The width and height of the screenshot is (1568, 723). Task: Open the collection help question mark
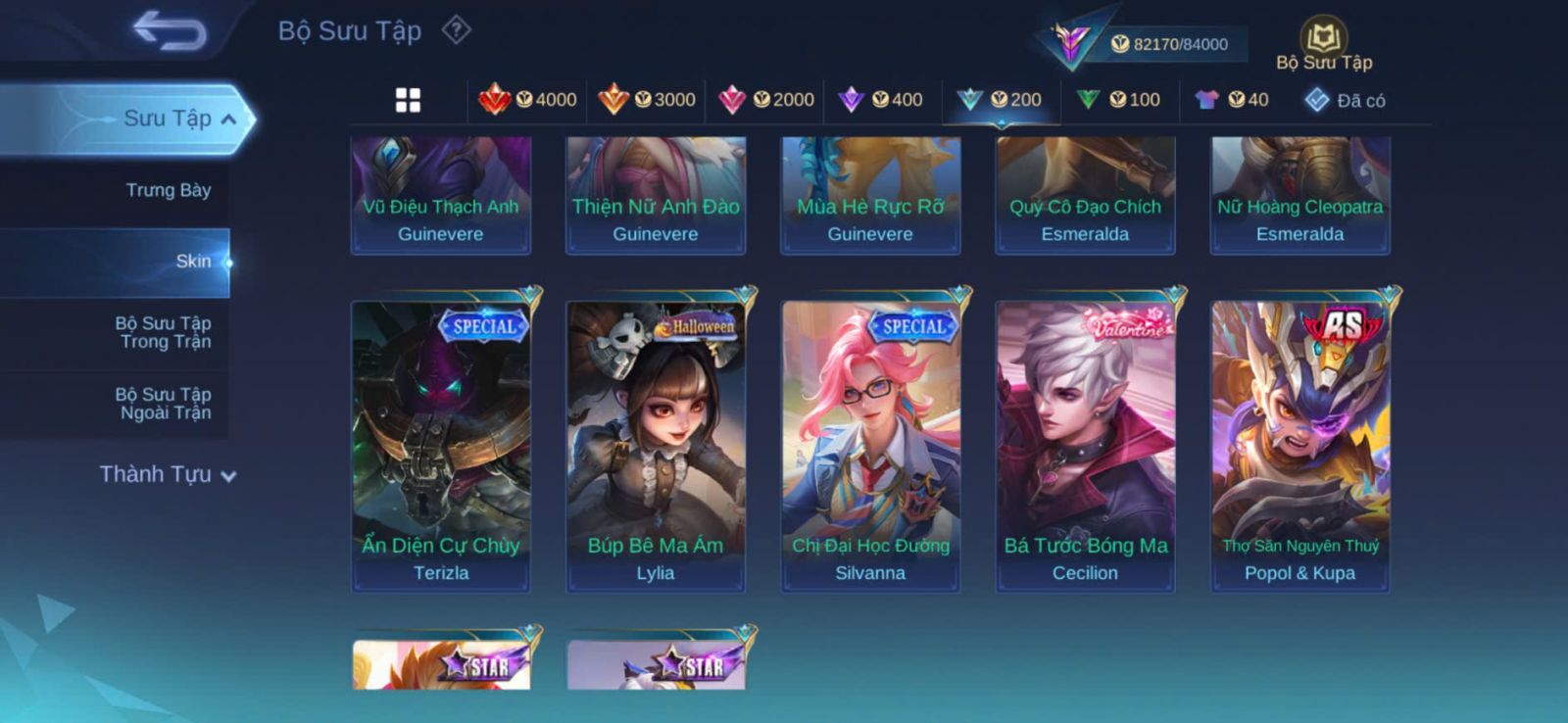[456, 30]
